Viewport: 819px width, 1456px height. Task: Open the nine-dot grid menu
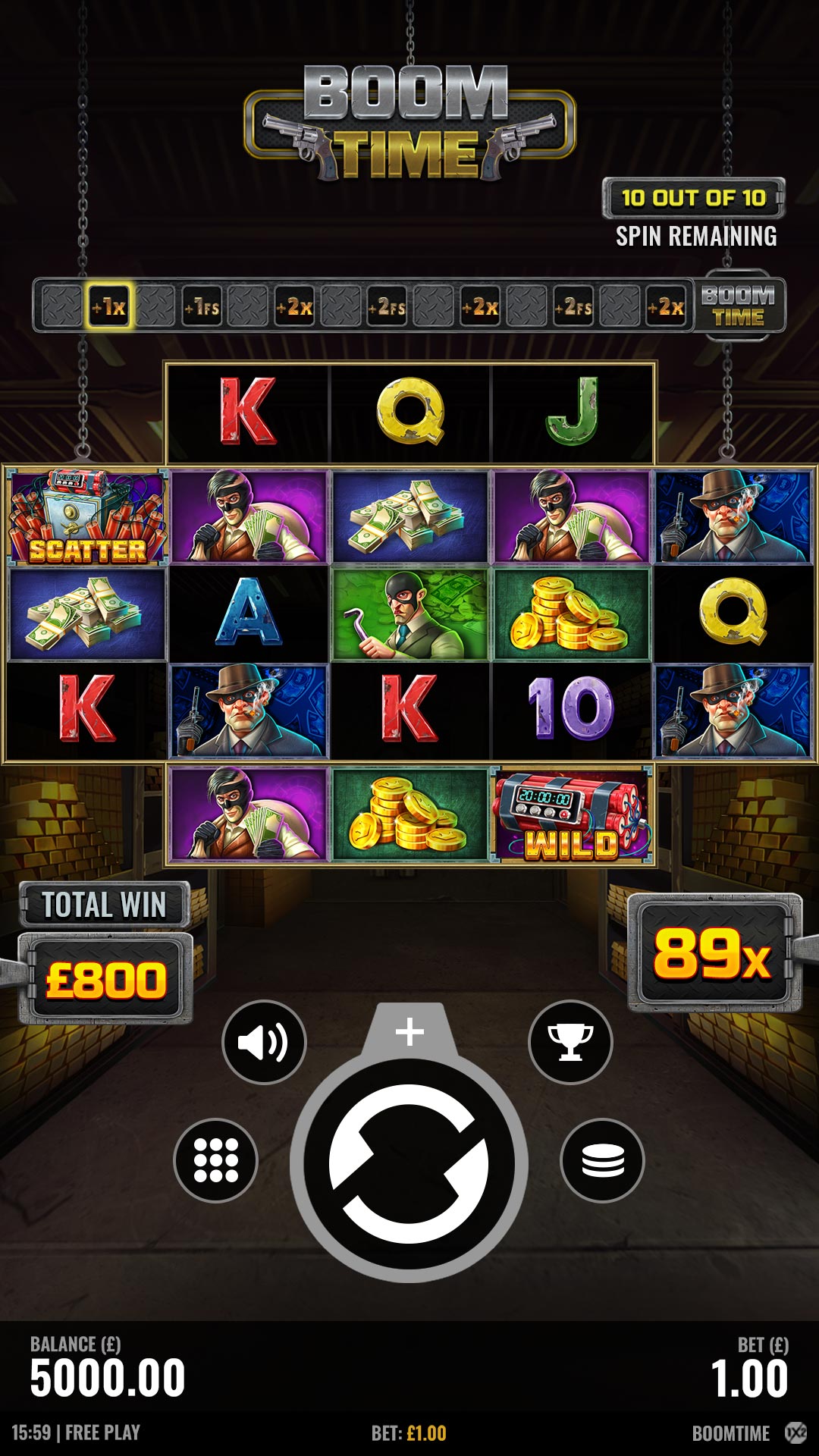(x=216, y=1160)
